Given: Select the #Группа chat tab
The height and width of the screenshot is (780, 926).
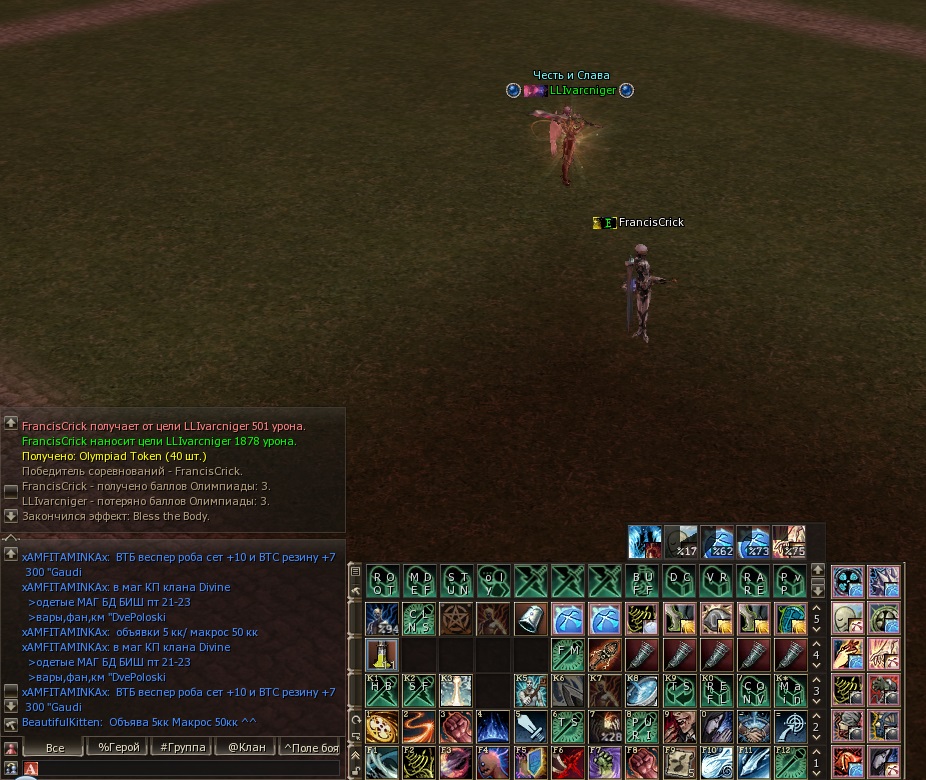Looking at the screenshot, I should pos(183,747).
